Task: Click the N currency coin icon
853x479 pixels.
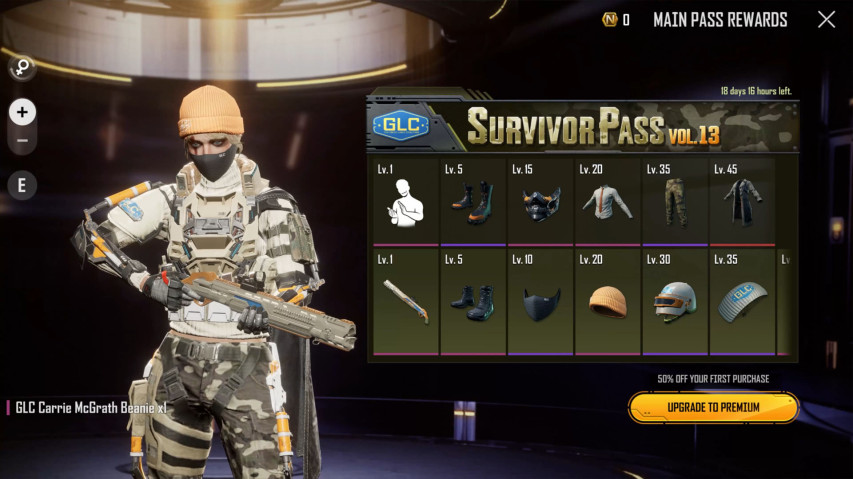Action: coord(609,20)
